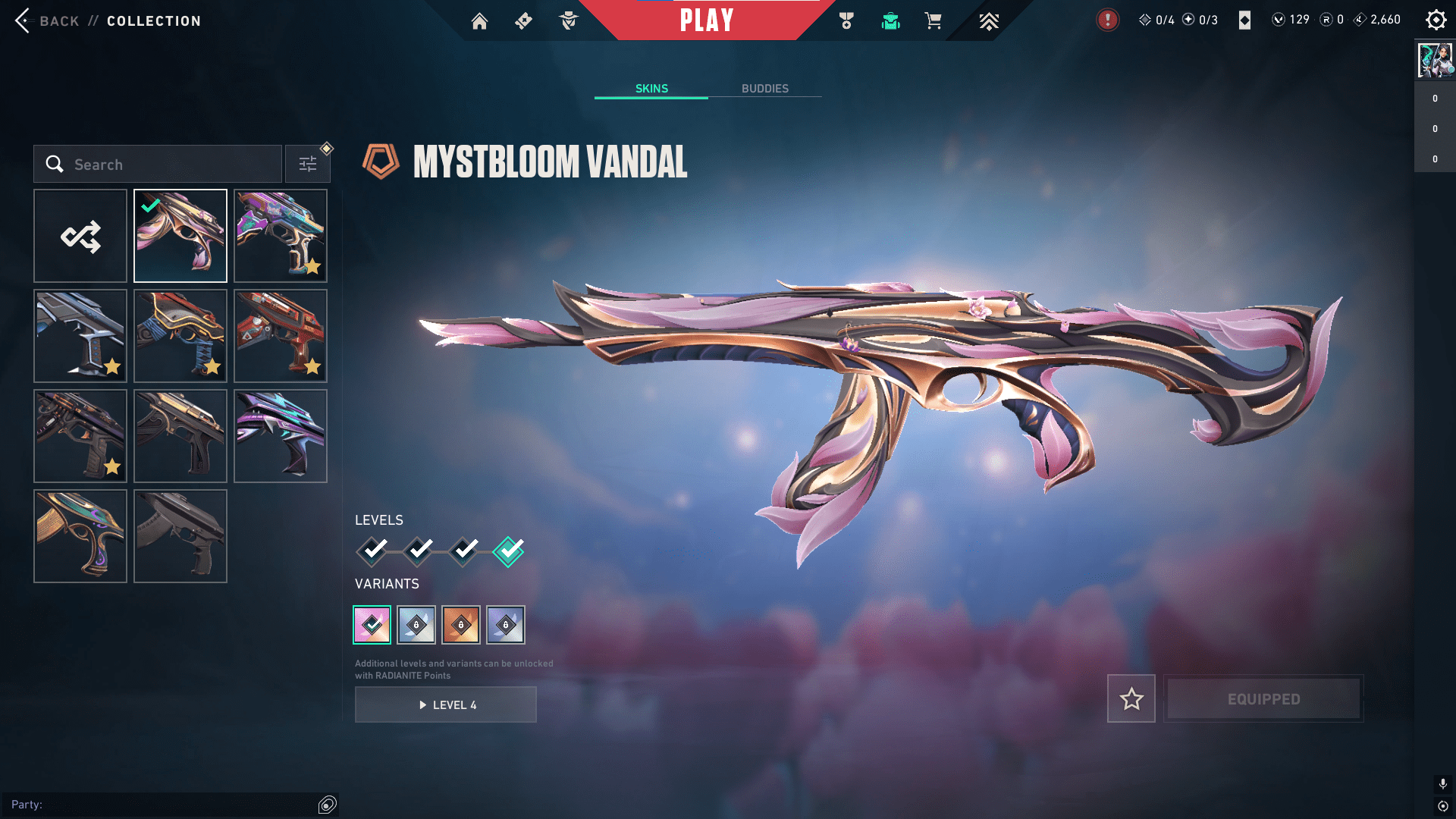Select the Skins tab

(x=651, y=89)
